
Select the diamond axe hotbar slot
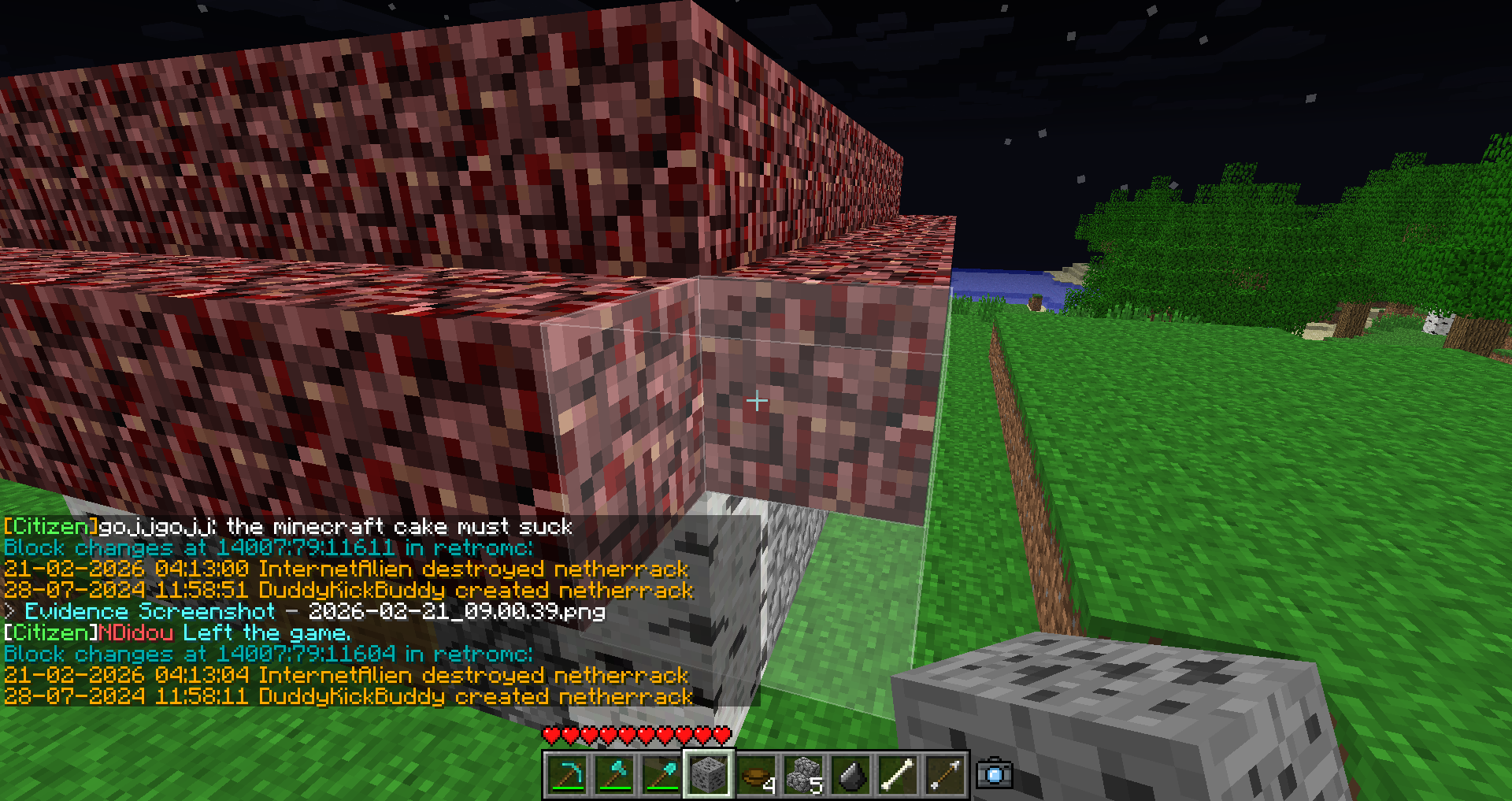click(614, 775)
